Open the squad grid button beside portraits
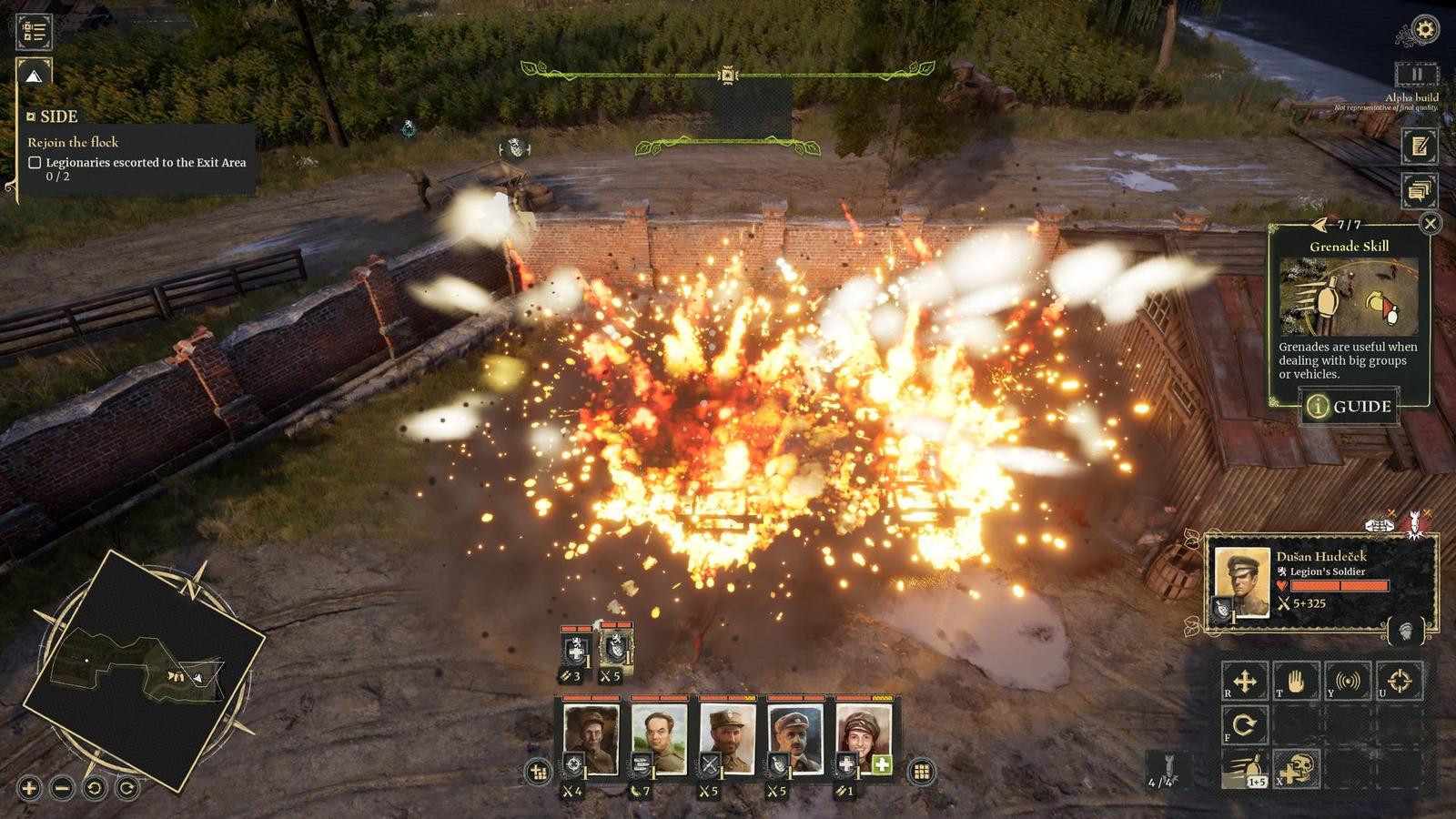The height and width of the screenshot is (819, 1456). [921, 772]
